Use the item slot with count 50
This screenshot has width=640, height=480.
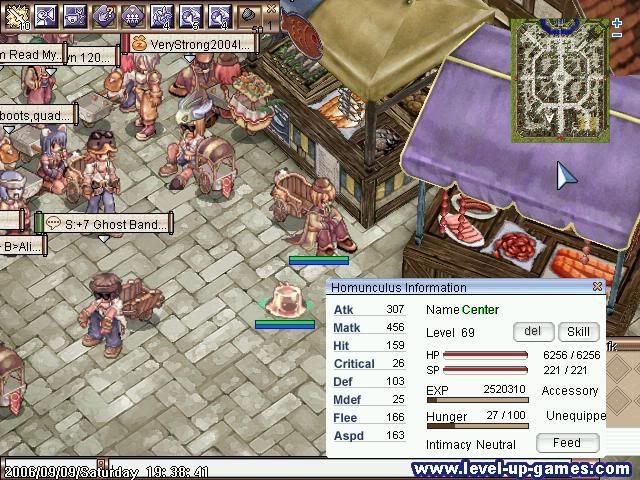pyautogui.click(x=250, y=16)
